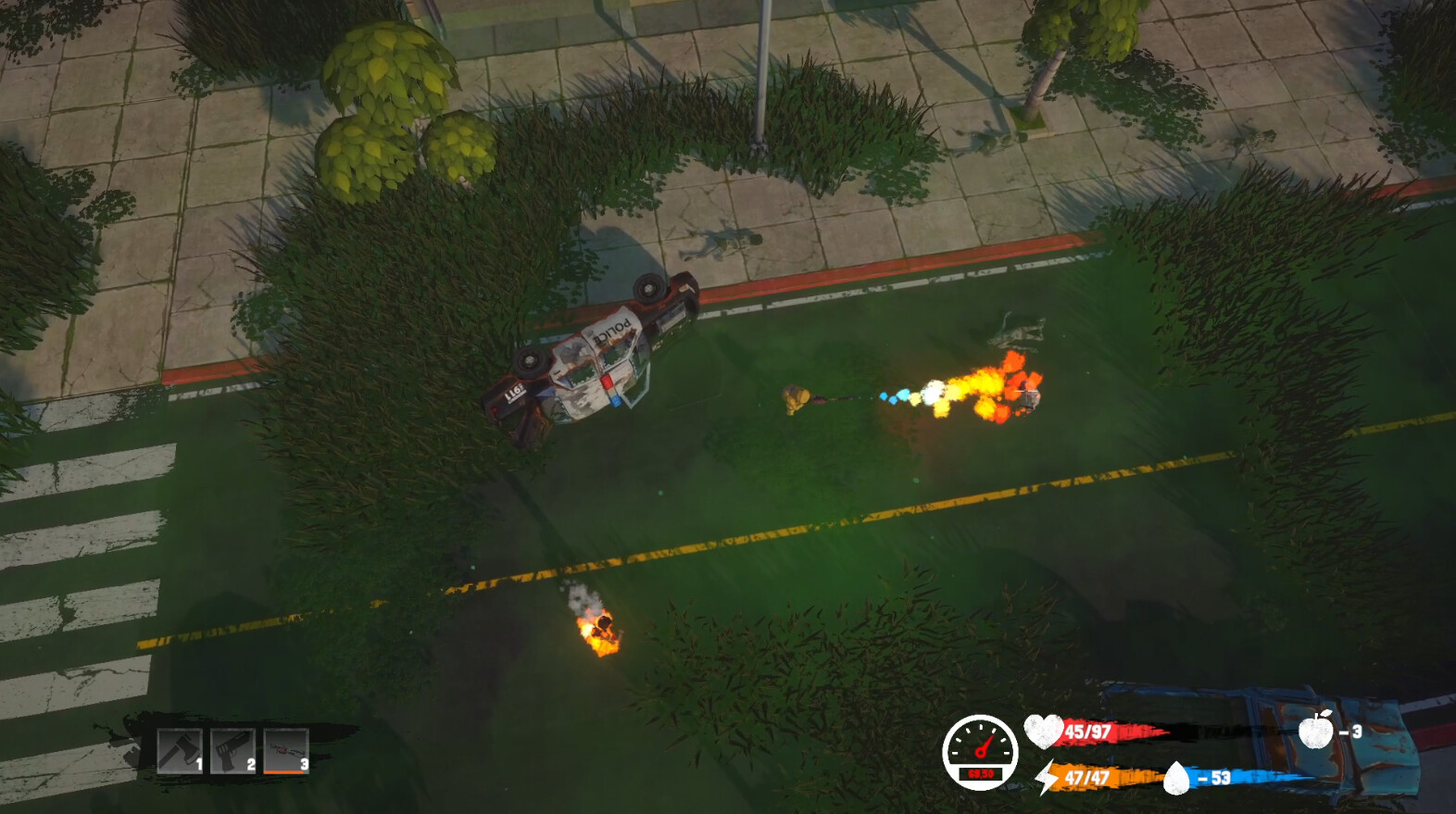The image size is (1456, 814).
Task: Click the 47/47 stamina readout
Action: click(x=1086, y=778)
